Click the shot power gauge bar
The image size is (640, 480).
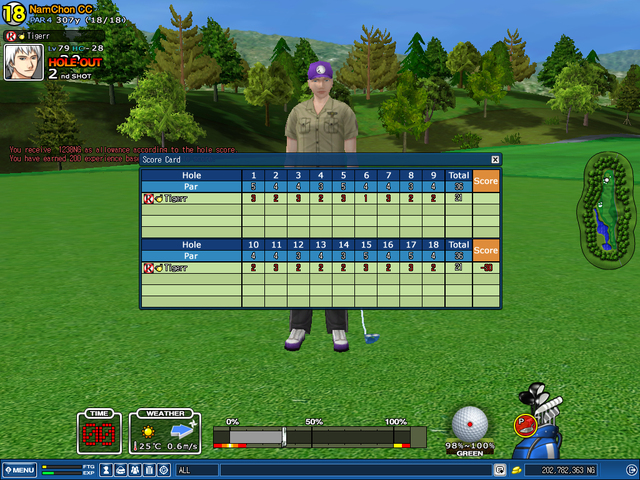point(320,437)
